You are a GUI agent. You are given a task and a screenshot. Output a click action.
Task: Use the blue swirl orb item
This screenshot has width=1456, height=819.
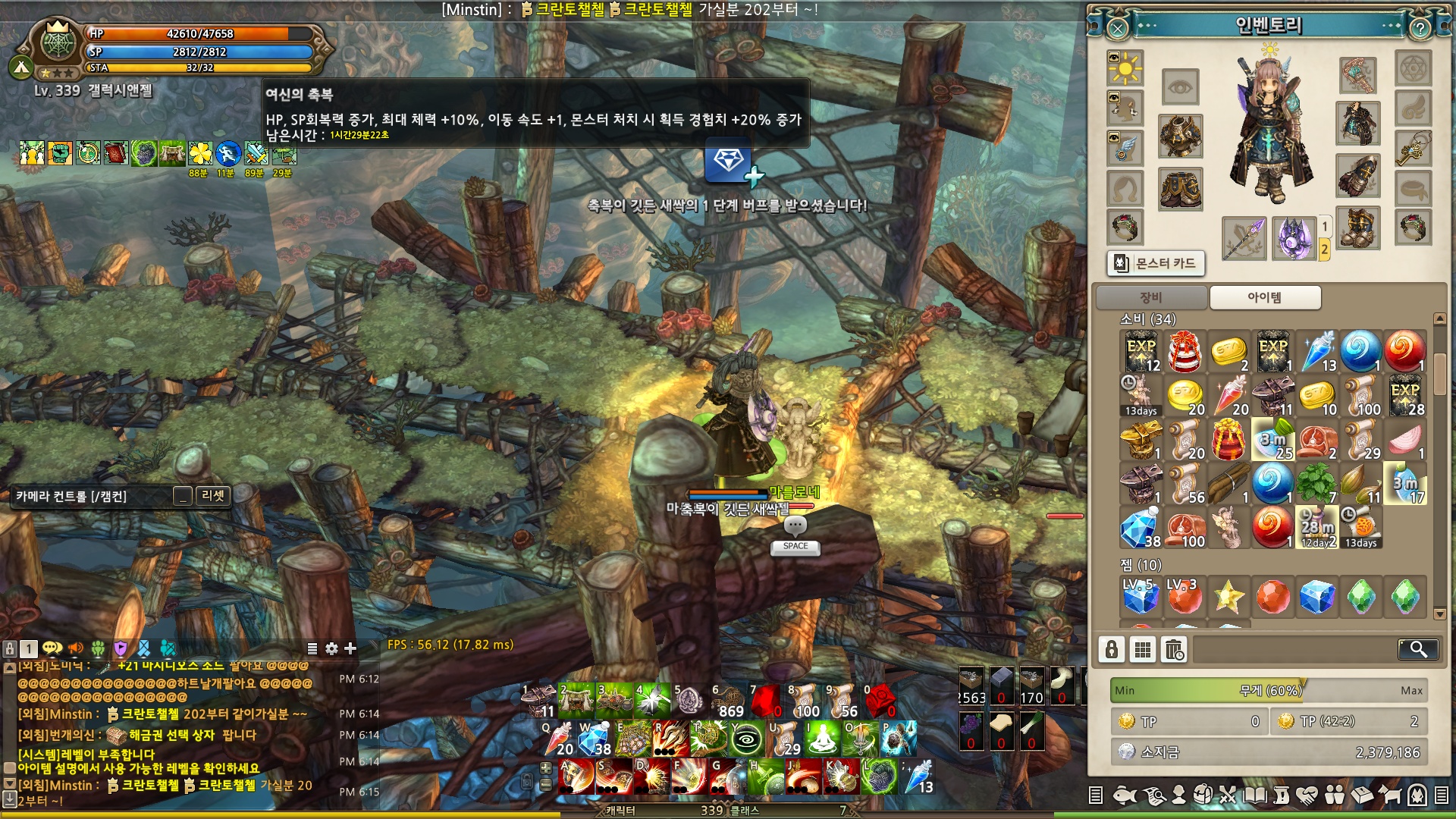point(1360,352)
